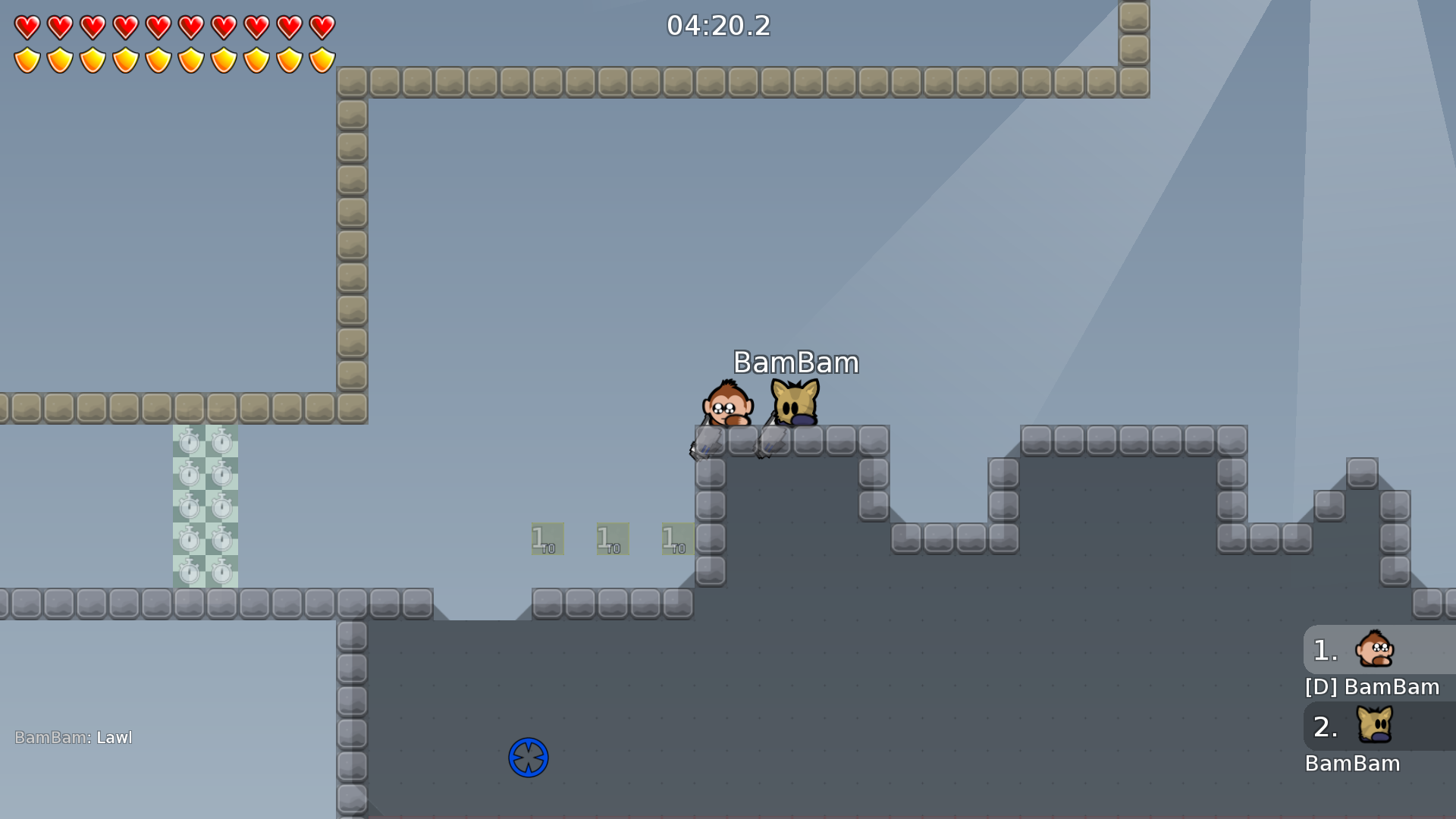Toggle the second-place BamBam leaderboard row
1456x819 pixels.
1354,764
